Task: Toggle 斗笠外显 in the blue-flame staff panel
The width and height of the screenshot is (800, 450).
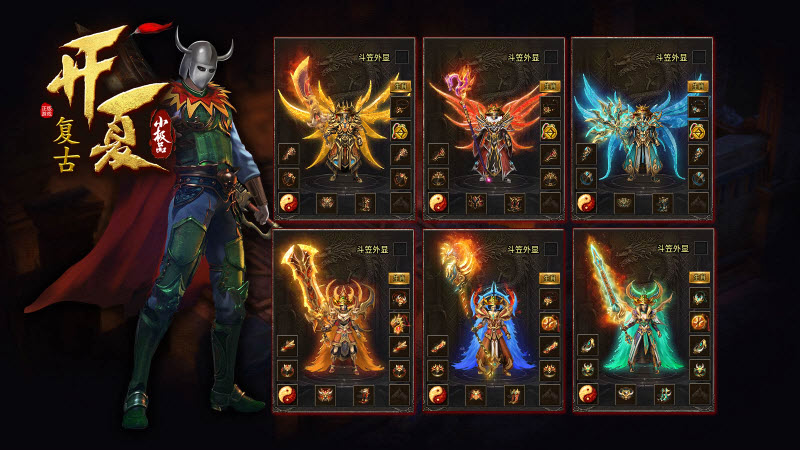Action: pyautogui.click(x=549, y=249)
